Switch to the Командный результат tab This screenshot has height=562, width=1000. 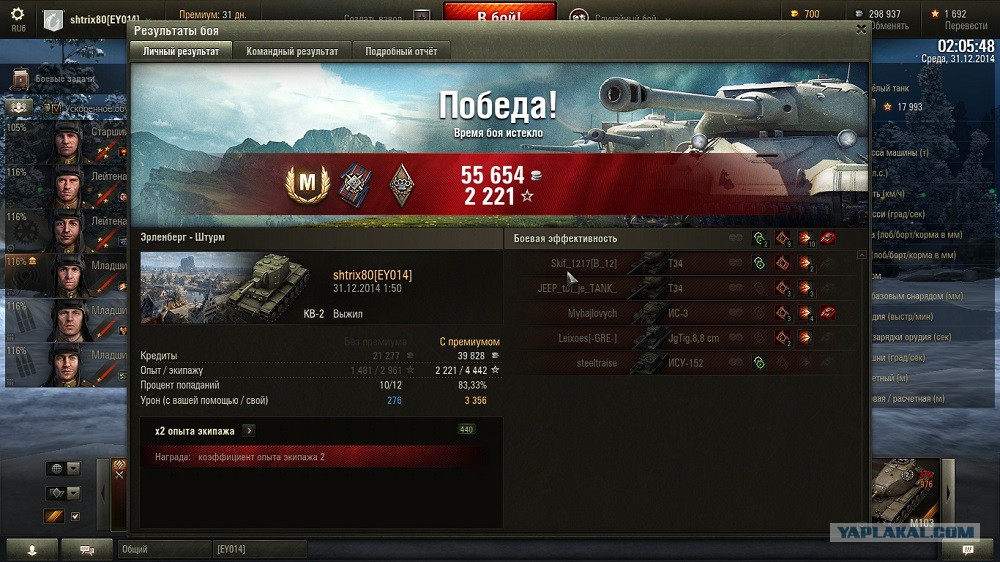click(292, 51)
